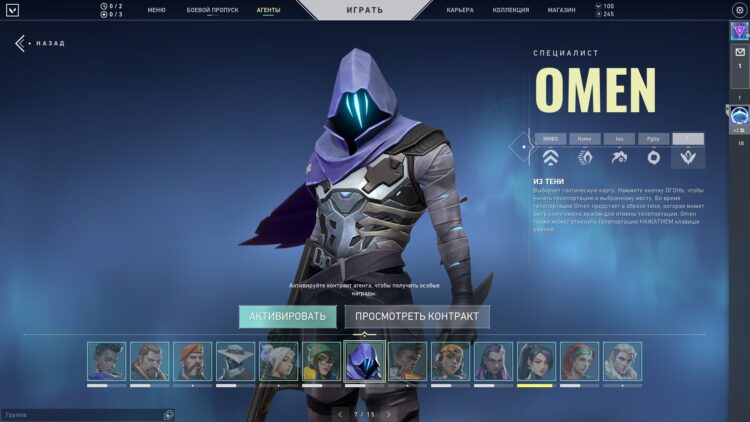
Task: Activate Omen's contract with АКТИВИРОВАТЬ
Action: click(287, 317)
